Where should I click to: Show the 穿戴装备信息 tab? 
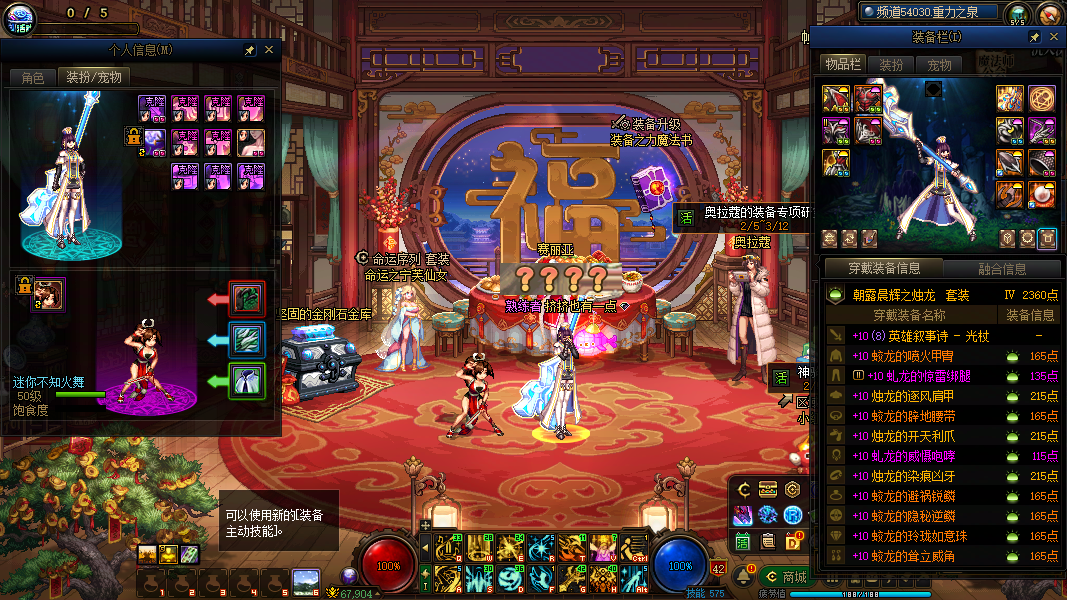point(884,268)
